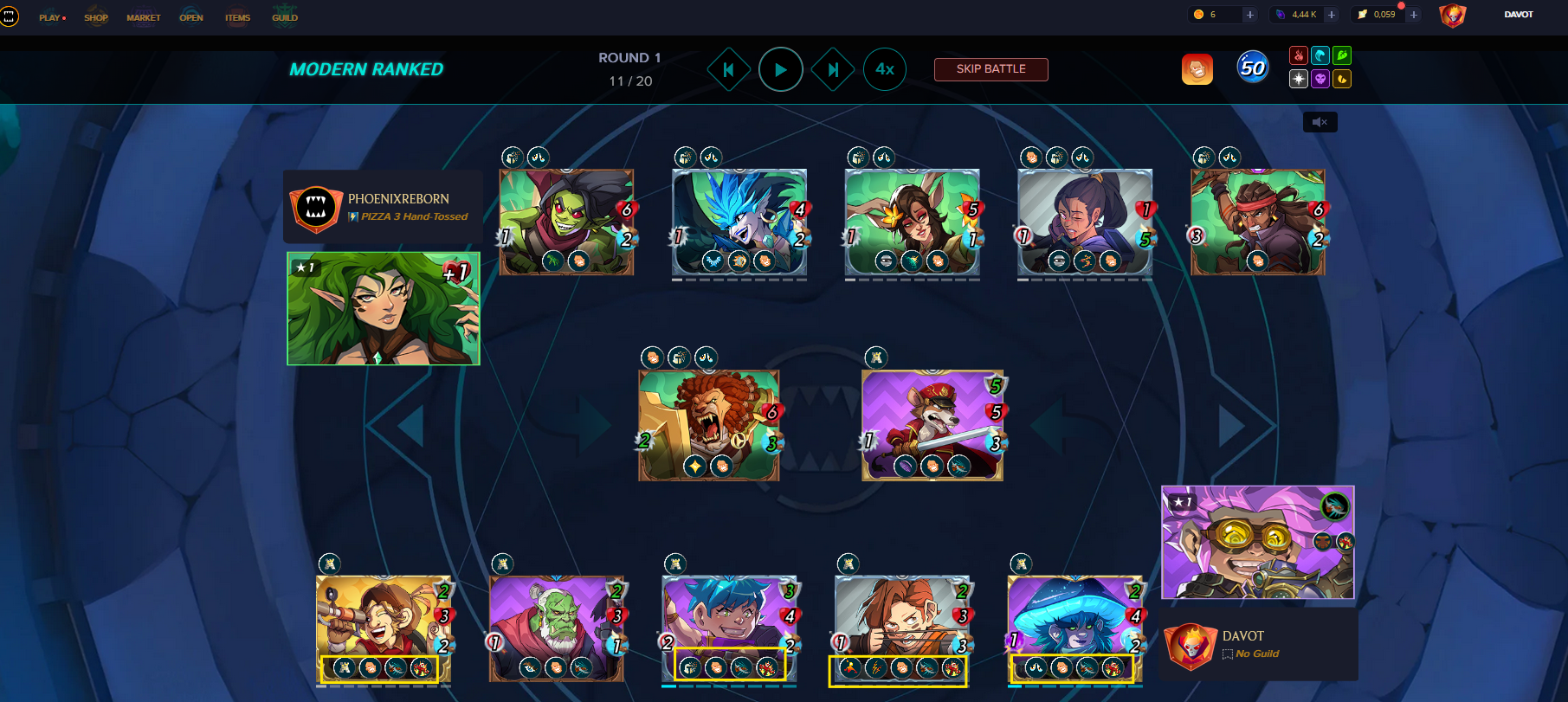Open the SHOP menu

pyautogui.click(x=96, y=16)
